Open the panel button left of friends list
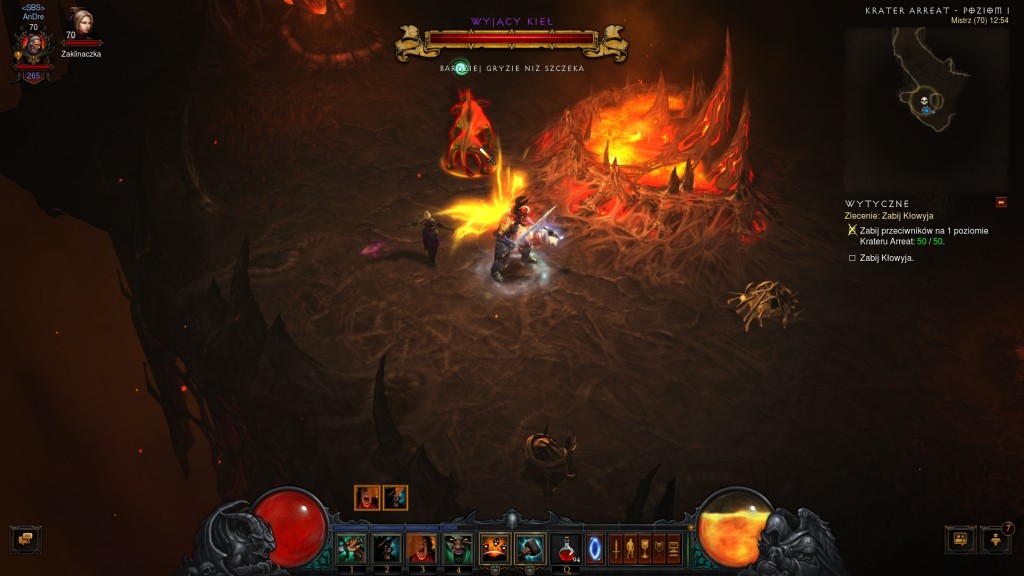 [x=960, y=540]
